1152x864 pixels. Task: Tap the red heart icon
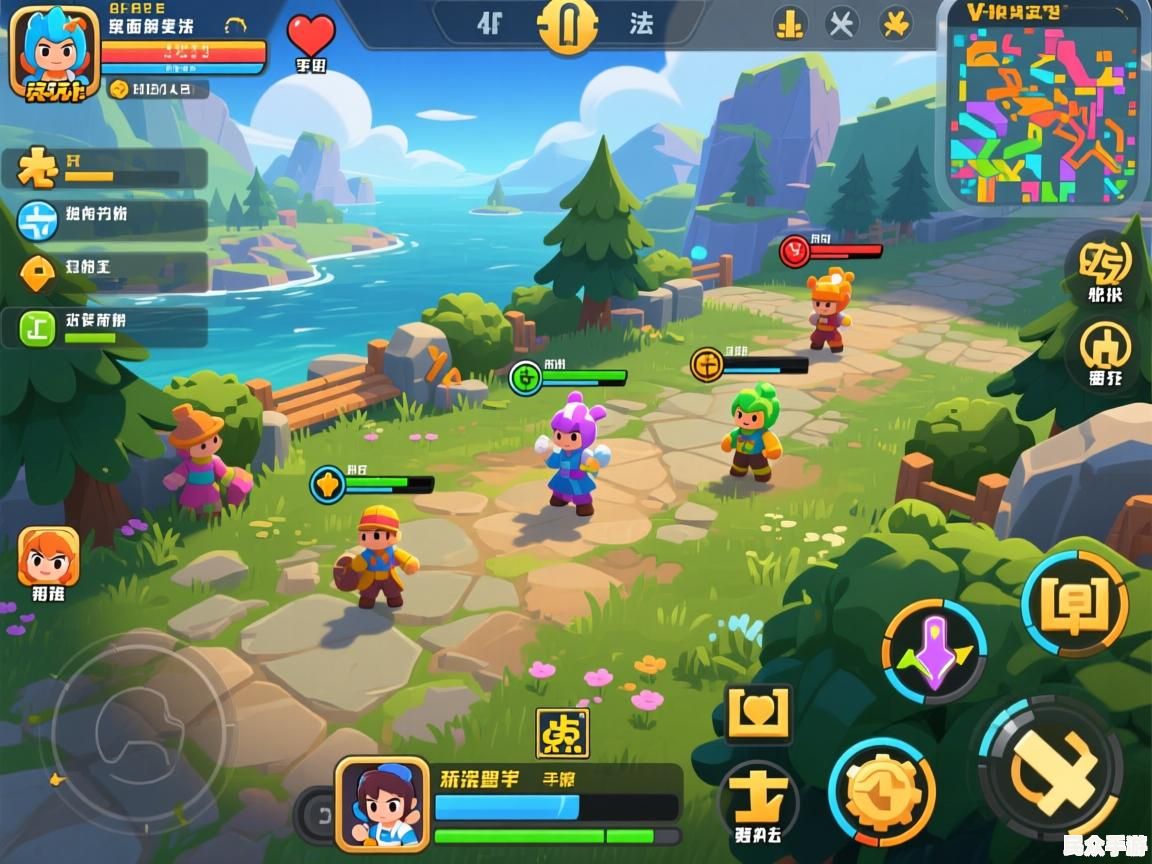point(311,36)
